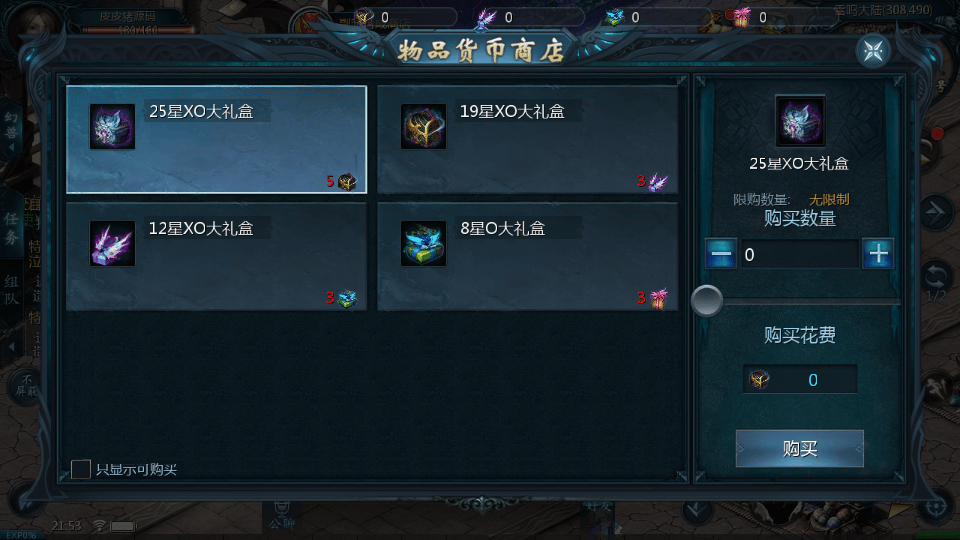This screenshot has width=960, height=540.
Task: Toggle the 只显示可购买 checkbox
Action: tap(81, 469)
